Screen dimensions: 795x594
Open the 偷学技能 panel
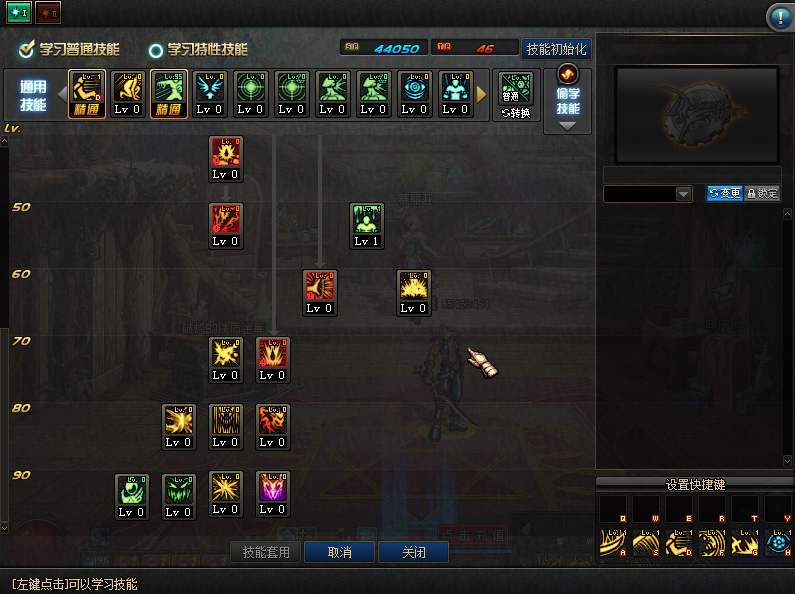567,100
